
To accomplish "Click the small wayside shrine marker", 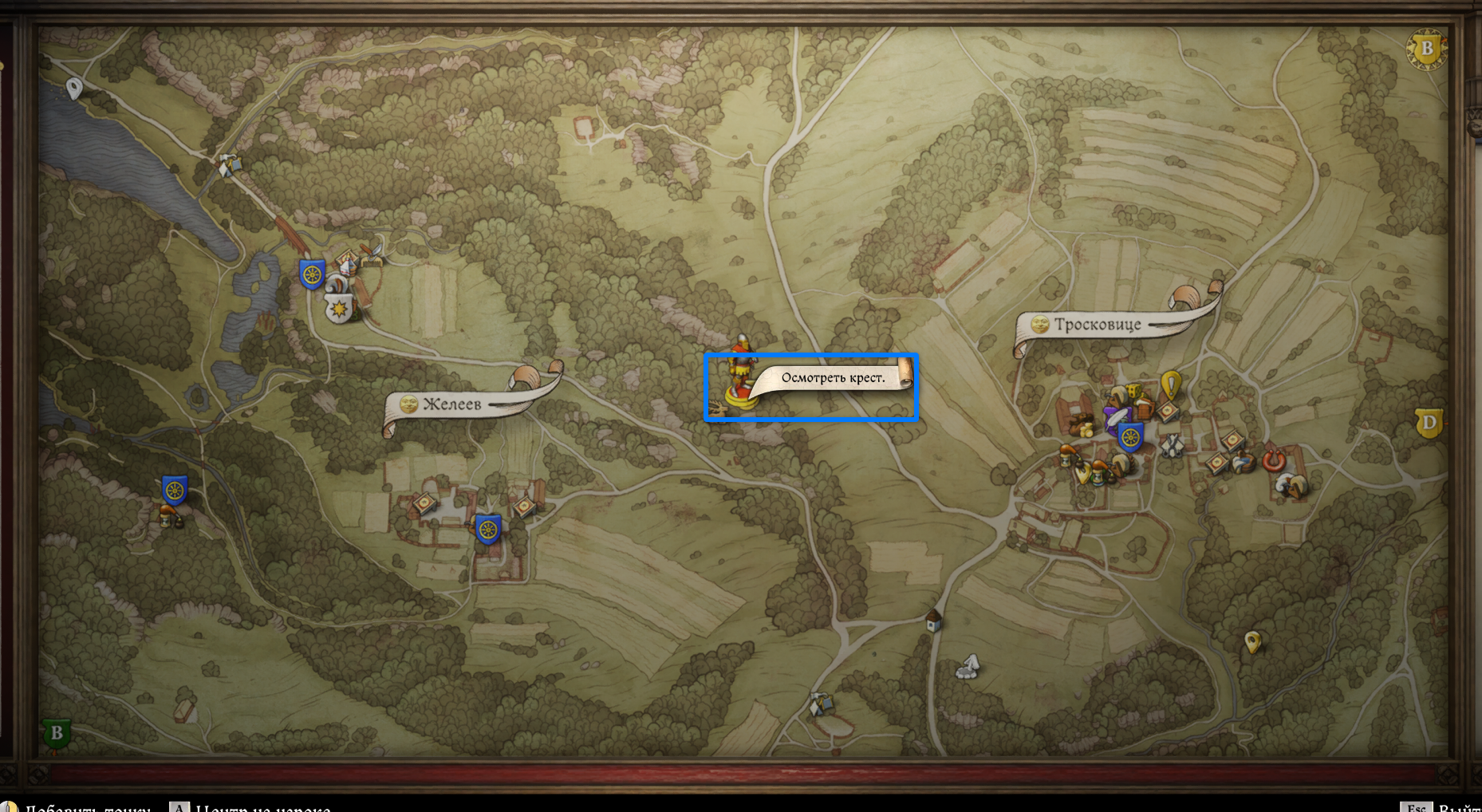I will pyautogui.click(x=933, y=620).
